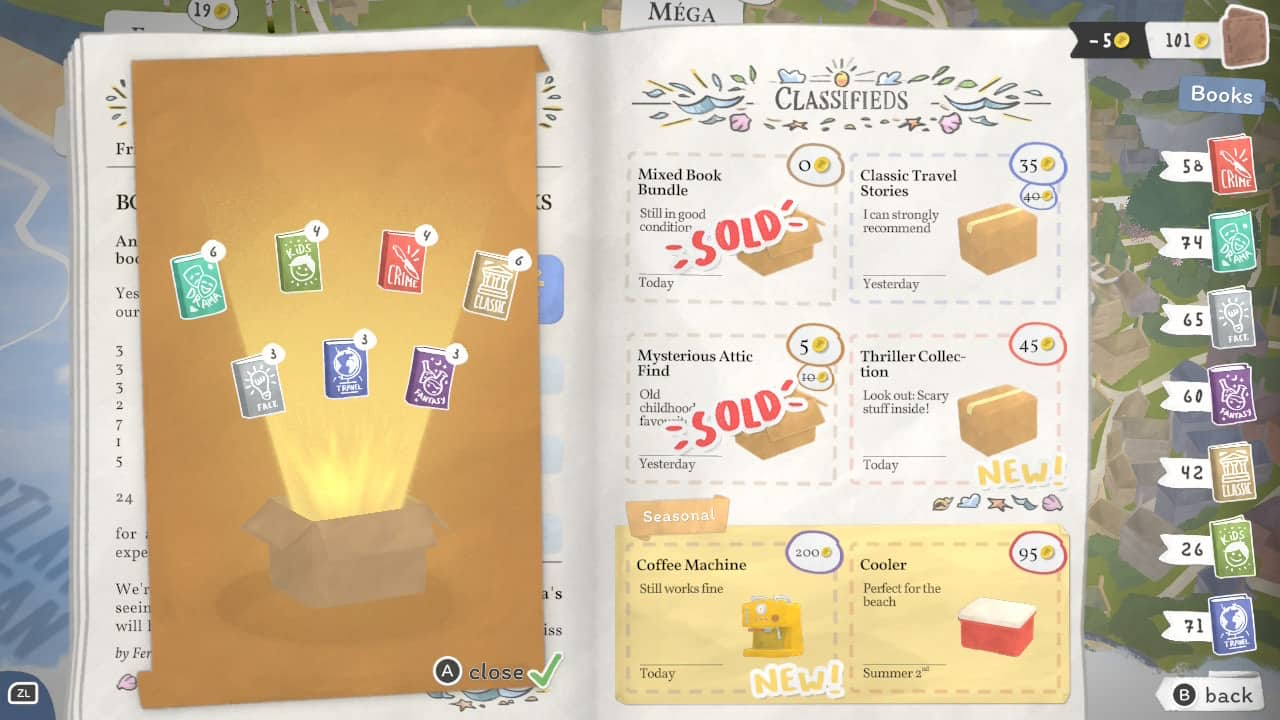1280x720 pixels.
Task: Open the Books inventory label
Action: [1221, 95]
